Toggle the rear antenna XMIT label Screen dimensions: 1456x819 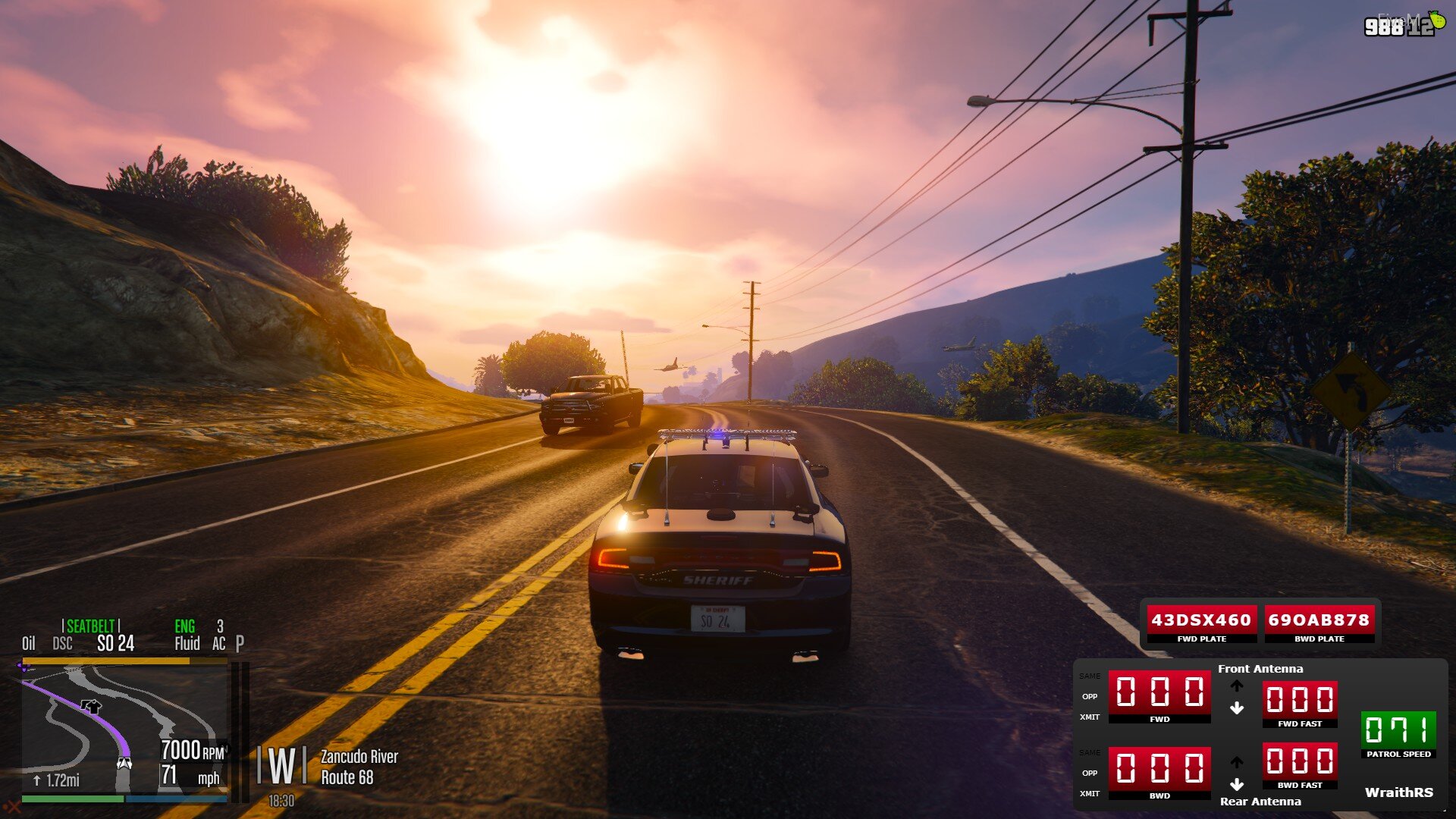pyautogui.click(x=1090, y=793)
